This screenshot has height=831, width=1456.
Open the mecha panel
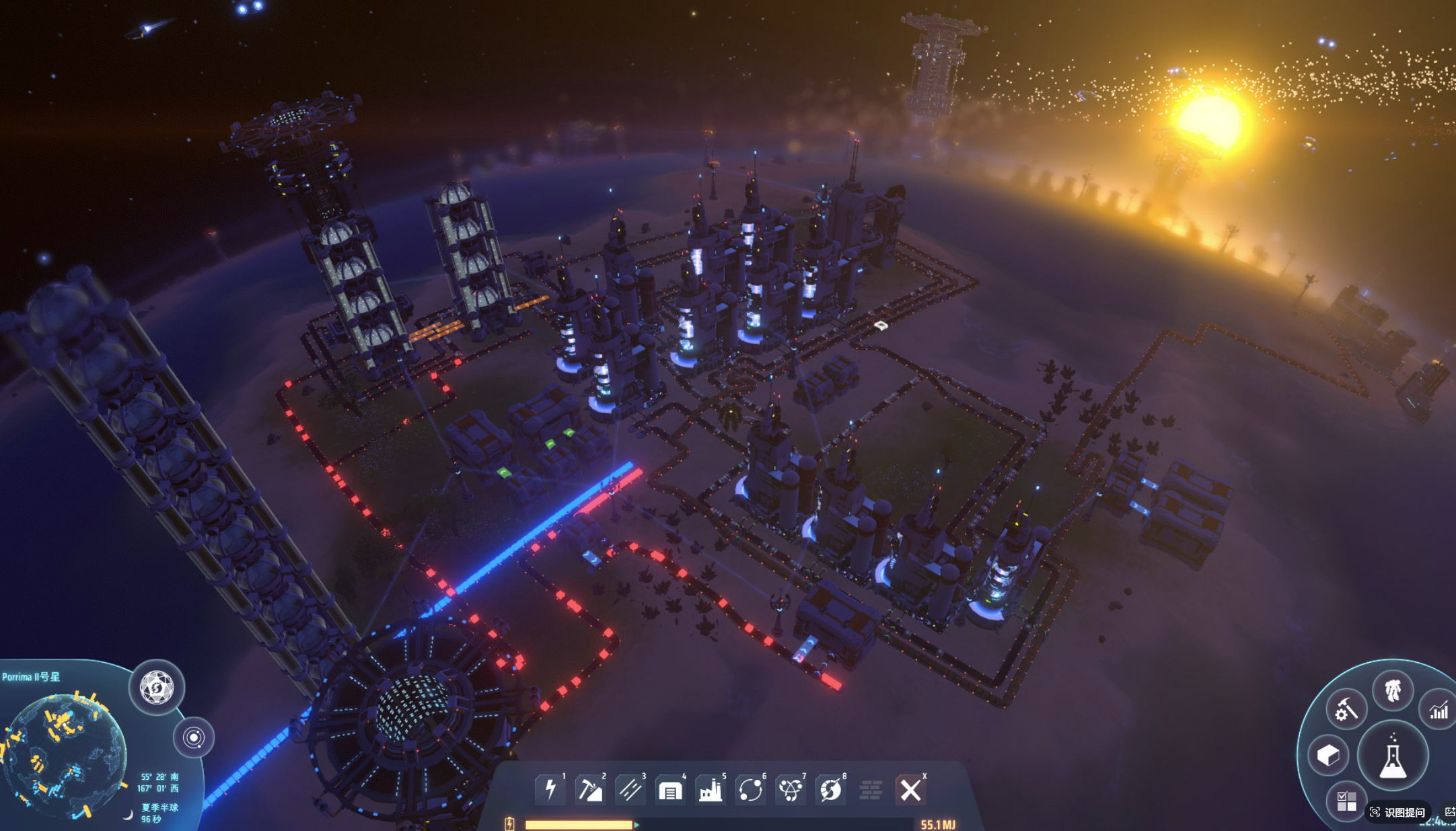1393,690
